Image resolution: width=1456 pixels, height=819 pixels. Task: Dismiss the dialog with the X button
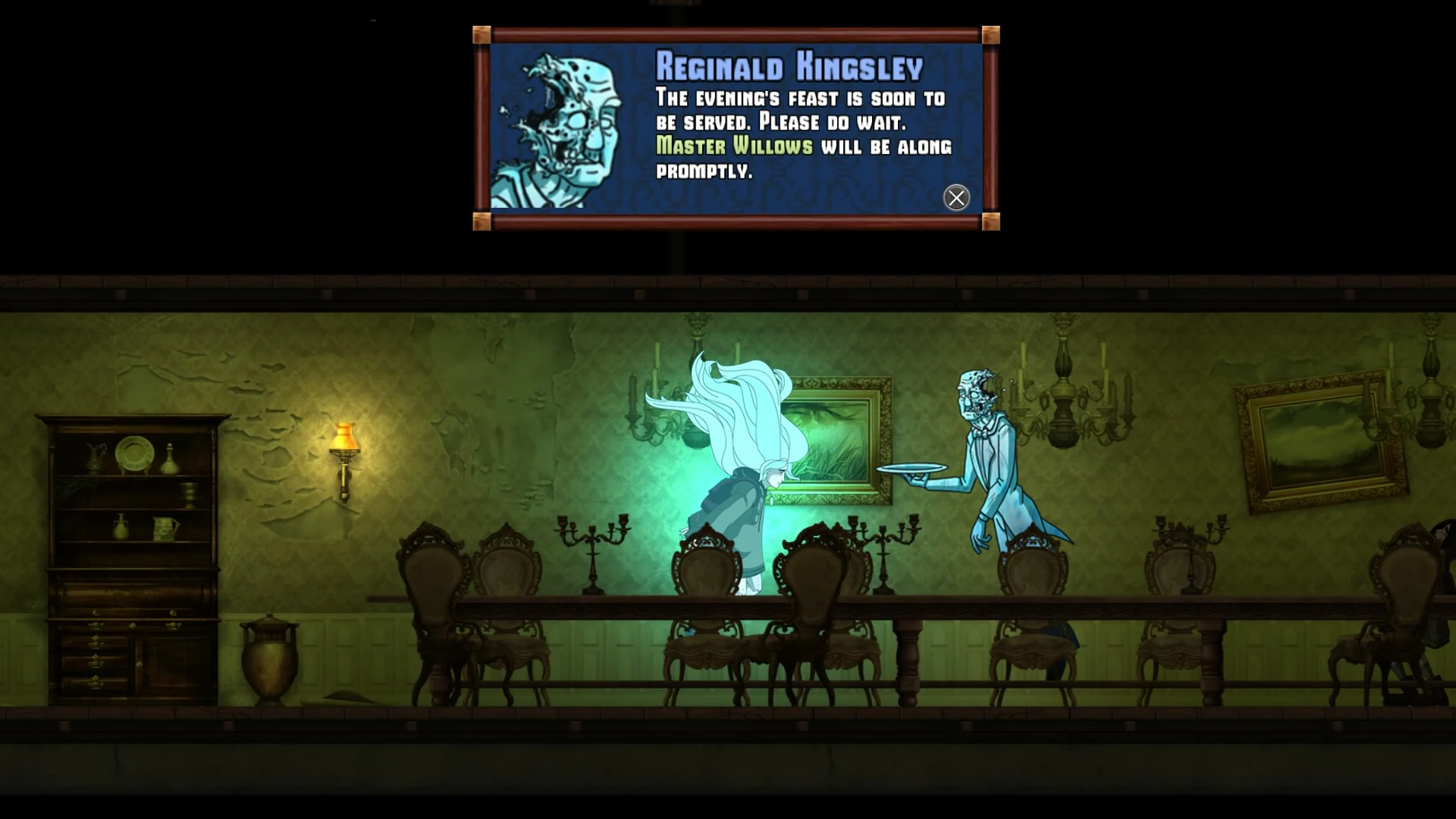956,198
